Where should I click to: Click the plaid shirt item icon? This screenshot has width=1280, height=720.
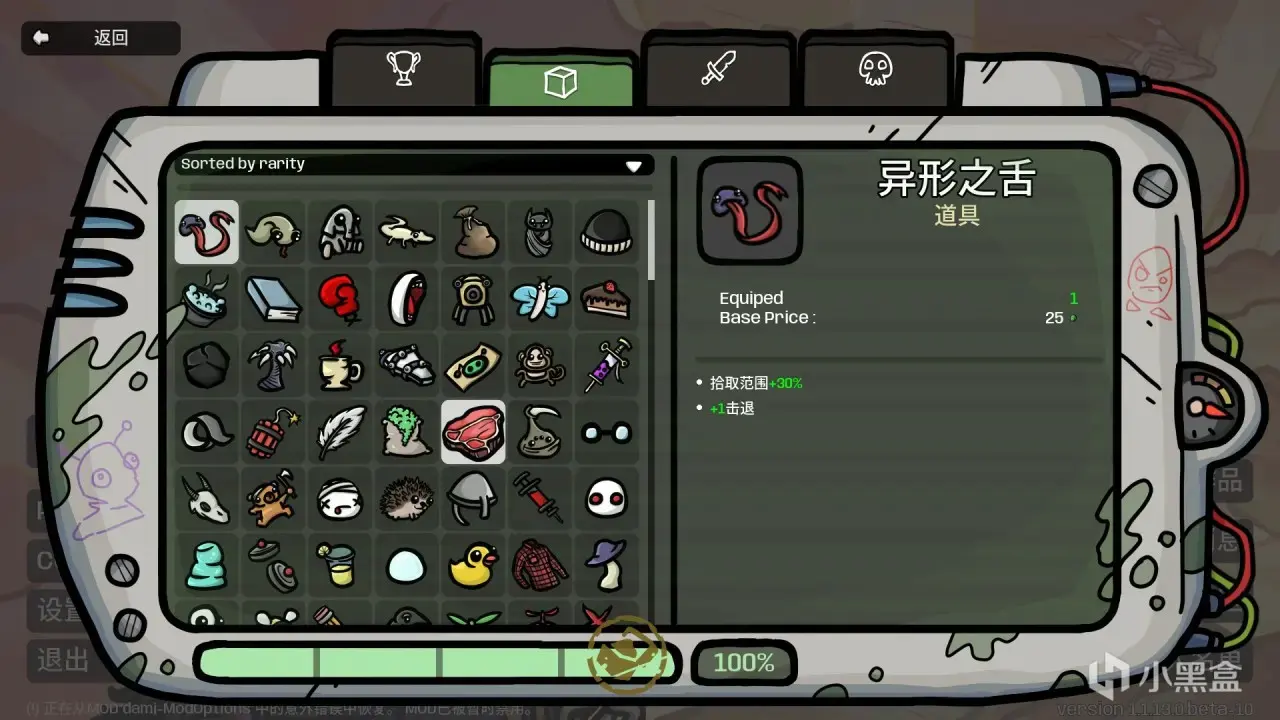[x=540, y=565]
